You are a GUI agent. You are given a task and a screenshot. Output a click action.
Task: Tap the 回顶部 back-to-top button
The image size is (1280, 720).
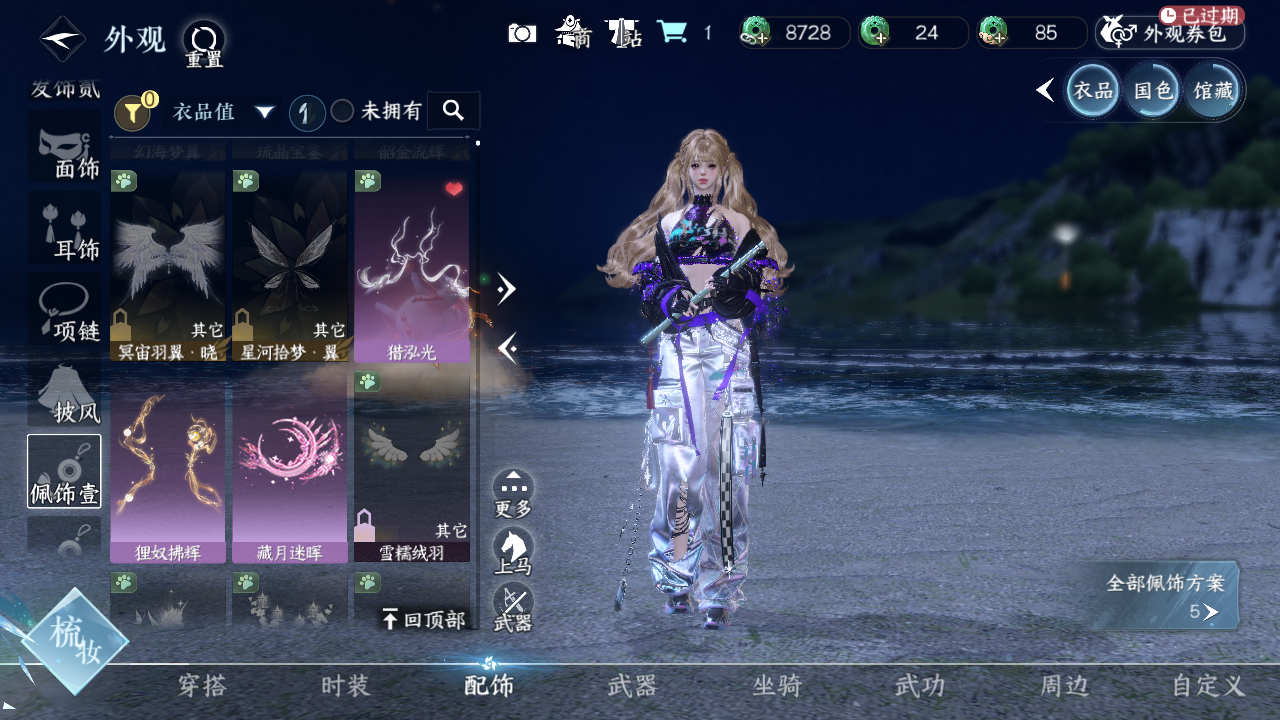click(x=424, y=619)
